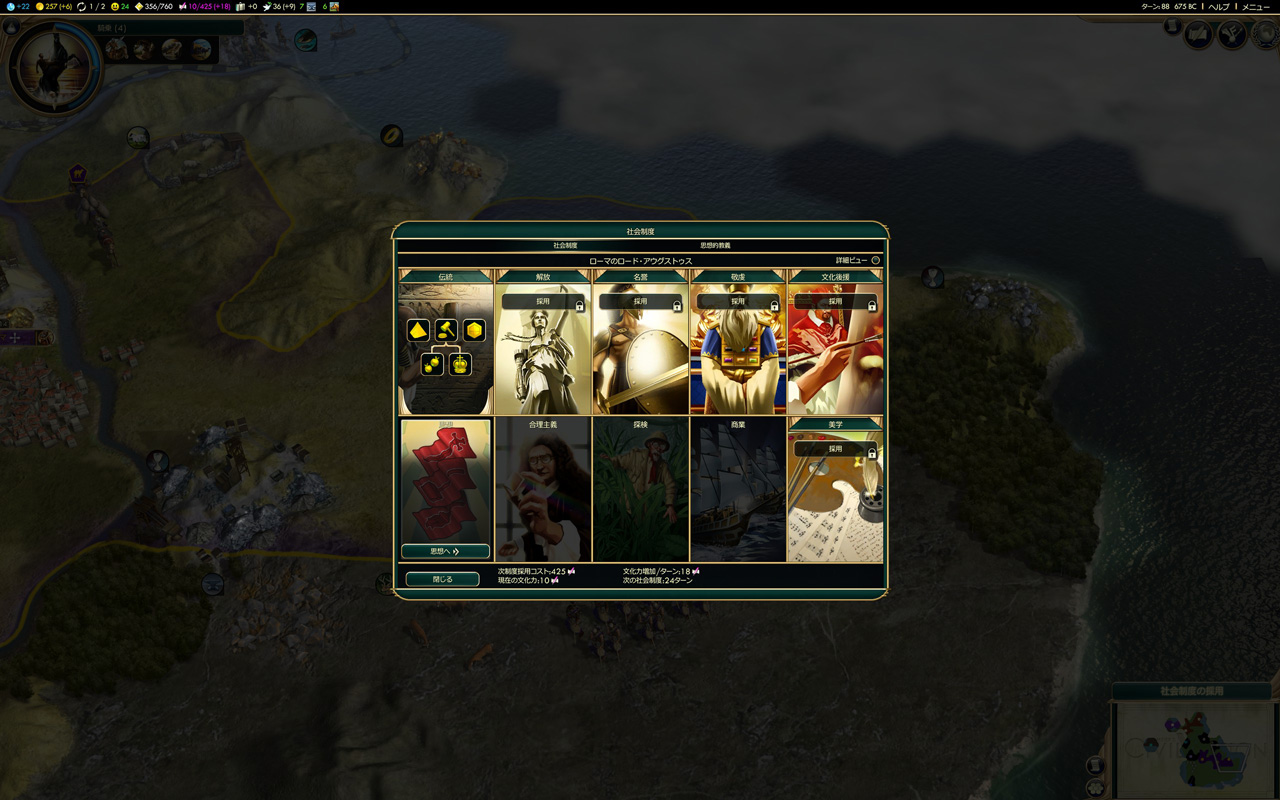Go to ideology with the 思想へ button
1280x800 pixels.
point(445,551)
